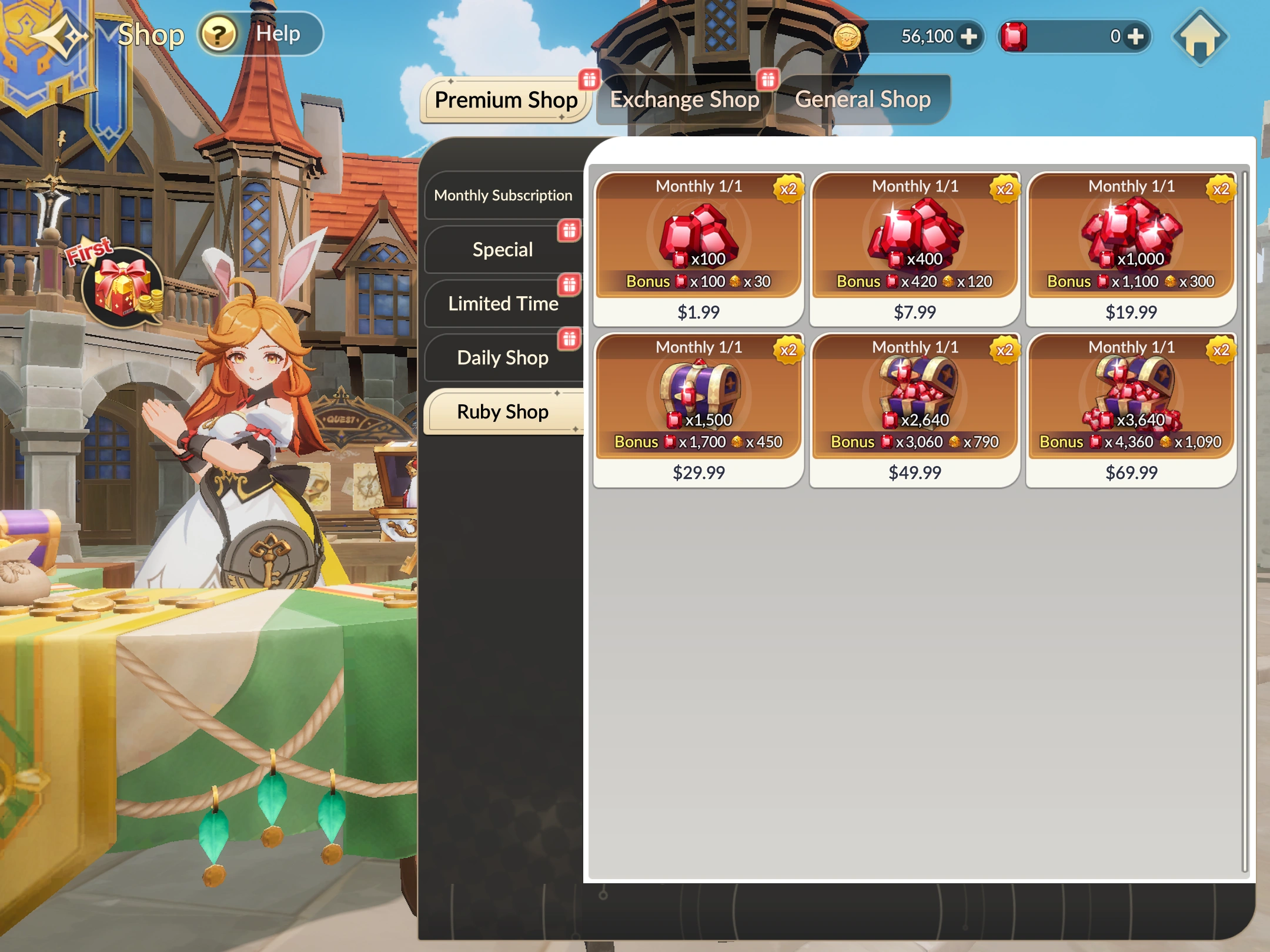Select the Ruby Shop category
The width and height of the screenshot is (1270, 952).
click(503, 412)
